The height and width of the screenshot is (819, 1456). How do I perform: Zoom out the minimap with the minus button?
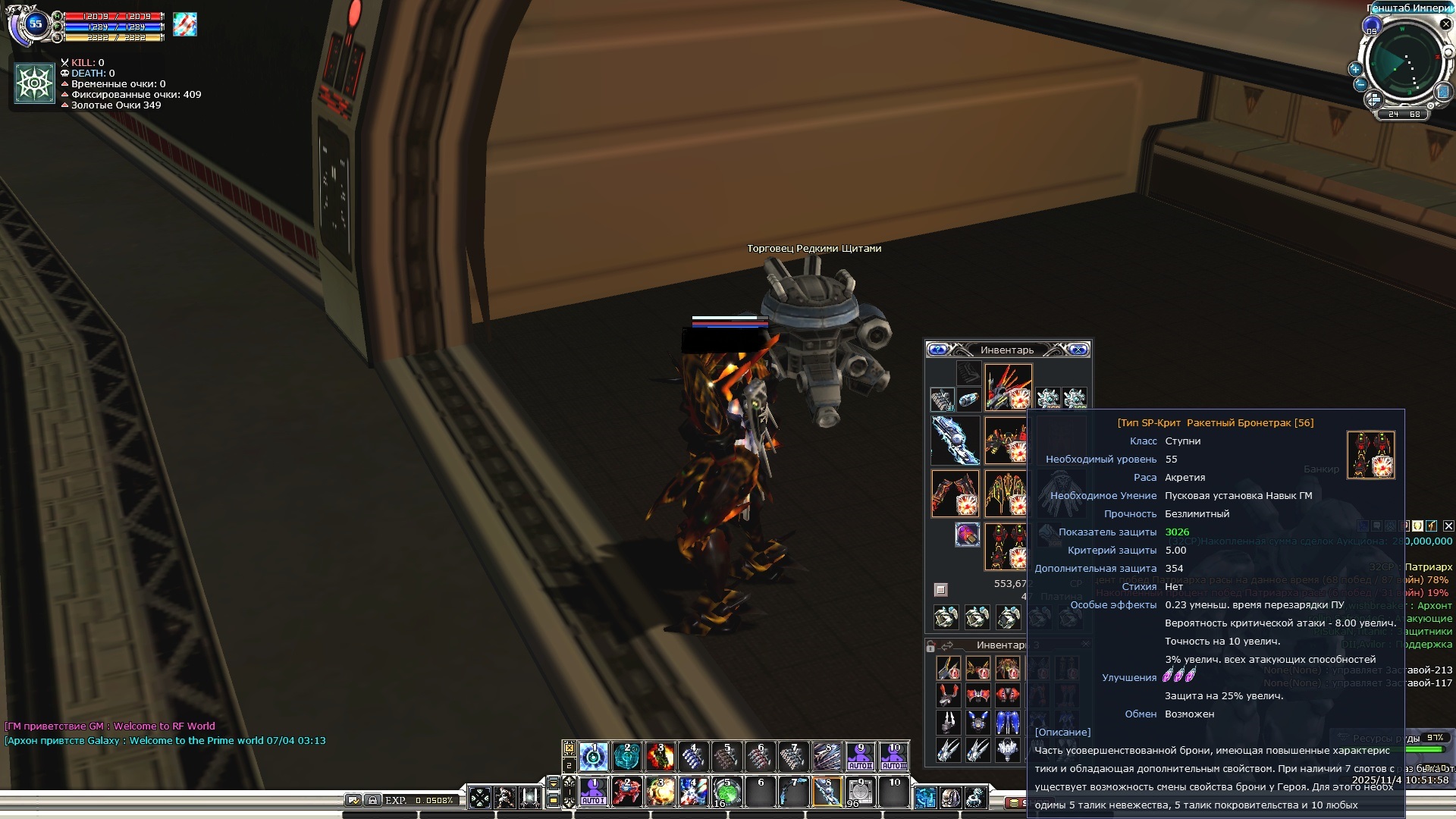point(1360,84)
